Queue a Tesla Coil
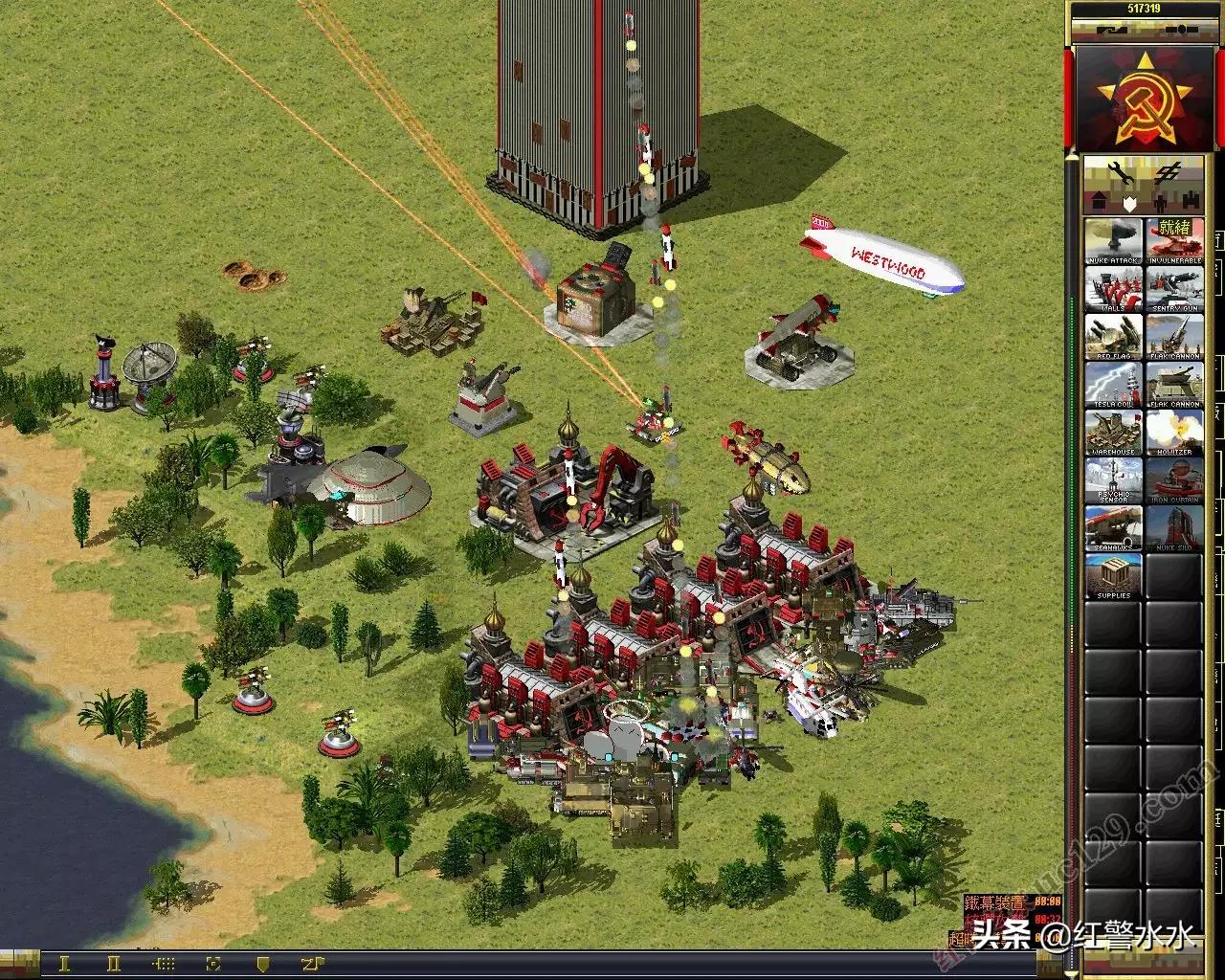 (1113, 386)
